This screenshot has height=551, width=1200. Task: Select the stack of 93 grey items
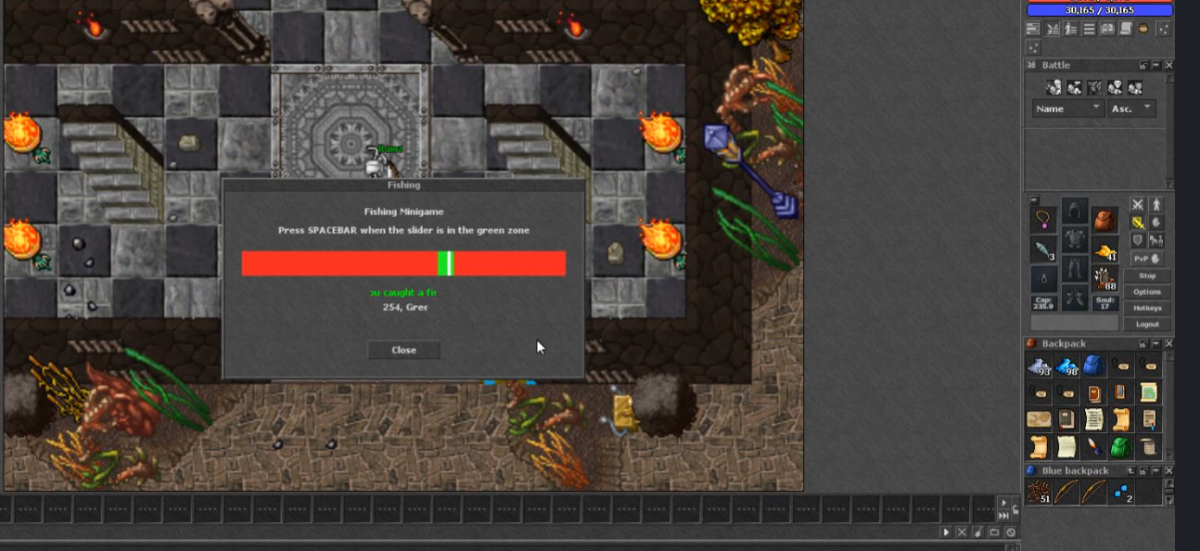coord(1040,367)
